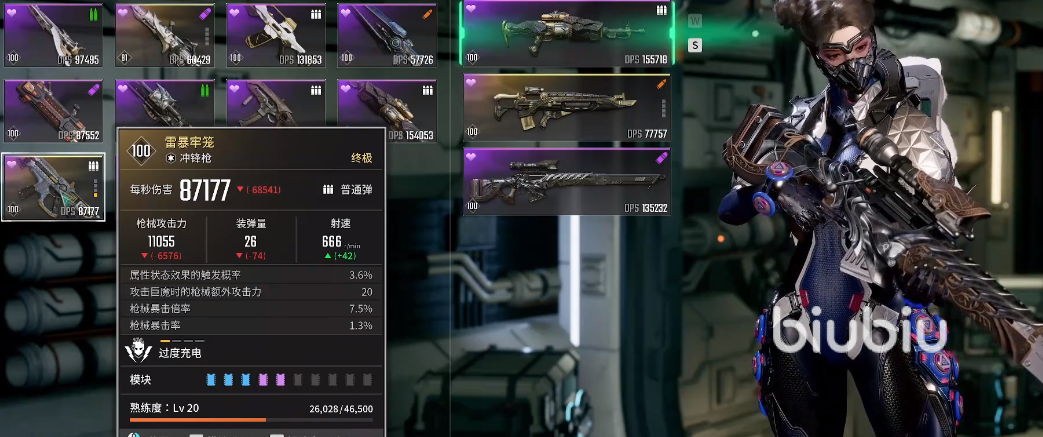The height and width of the screenshot is (437, 1043).
Task: Choose the level 81 weapon slot
Action: tap(166, 35)
